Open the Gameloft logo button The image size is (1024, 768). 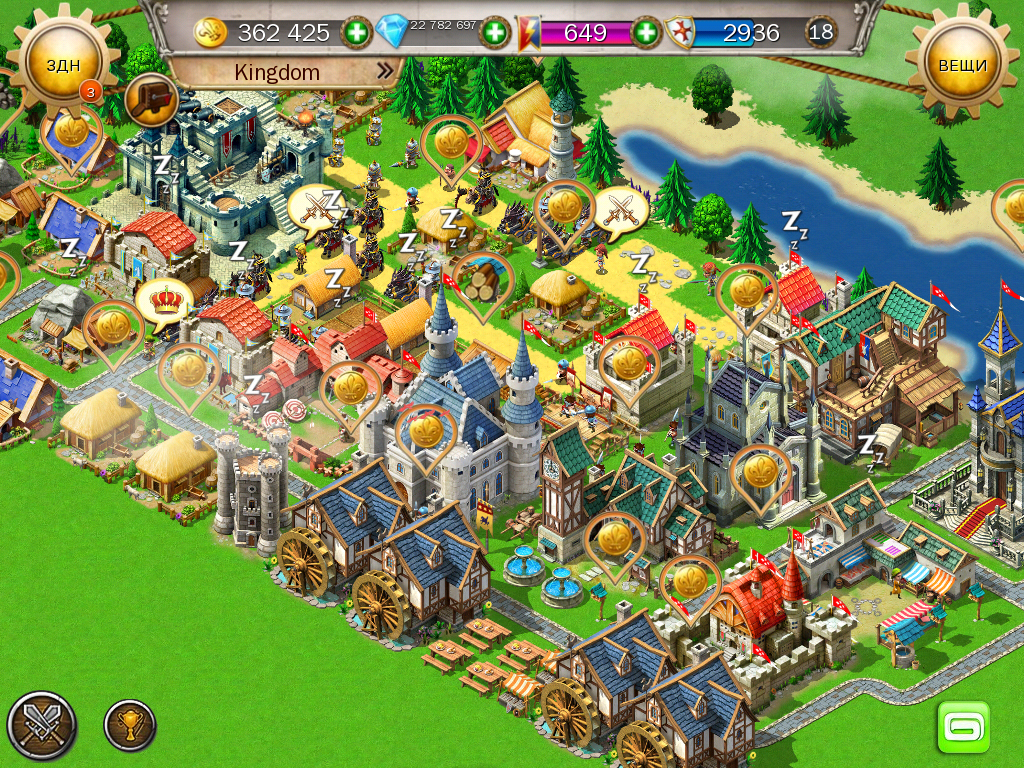pyautogui.click(x=963, y=726)
